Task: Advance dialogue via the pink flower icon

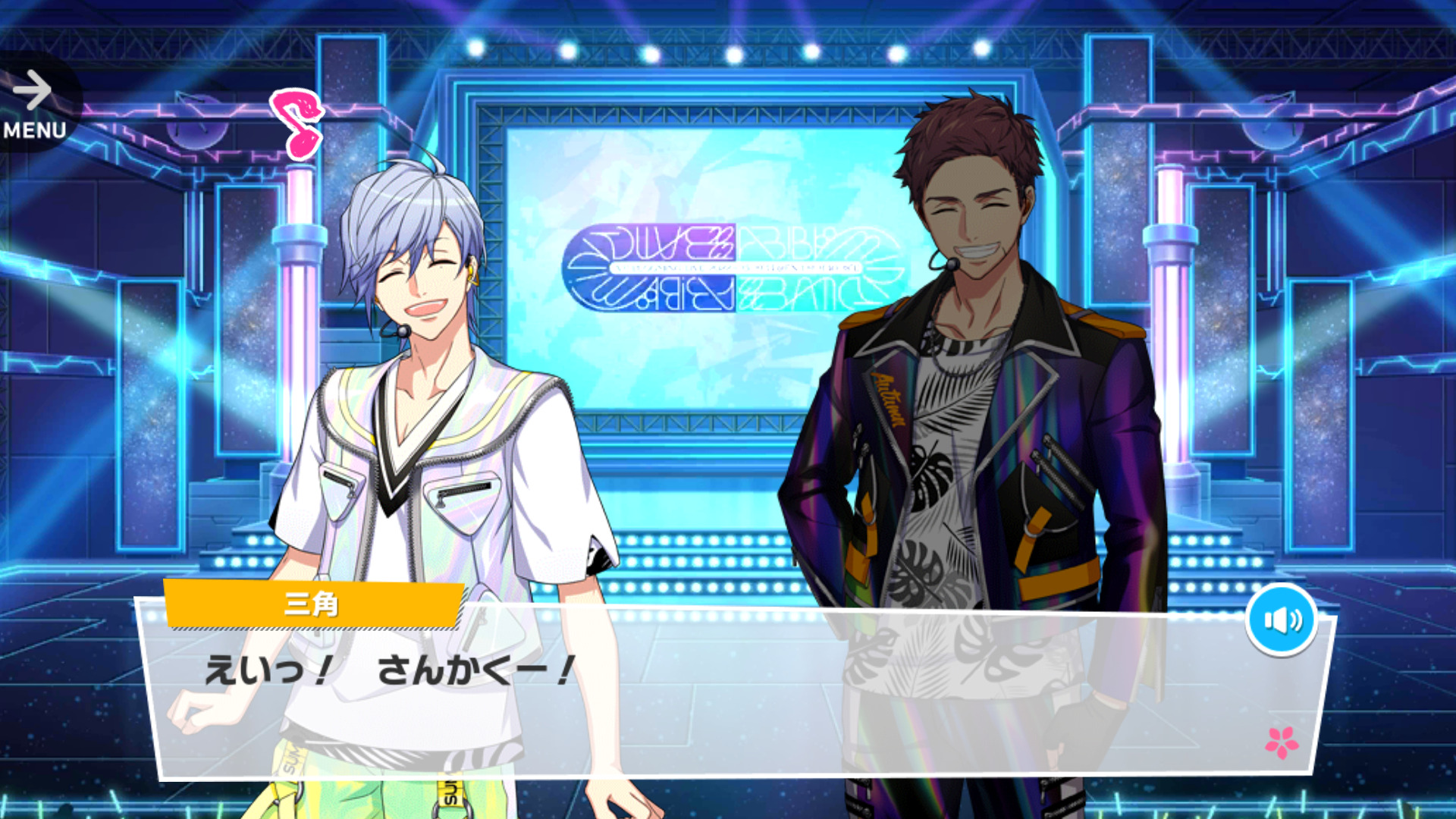Action: coord(1282,742)
